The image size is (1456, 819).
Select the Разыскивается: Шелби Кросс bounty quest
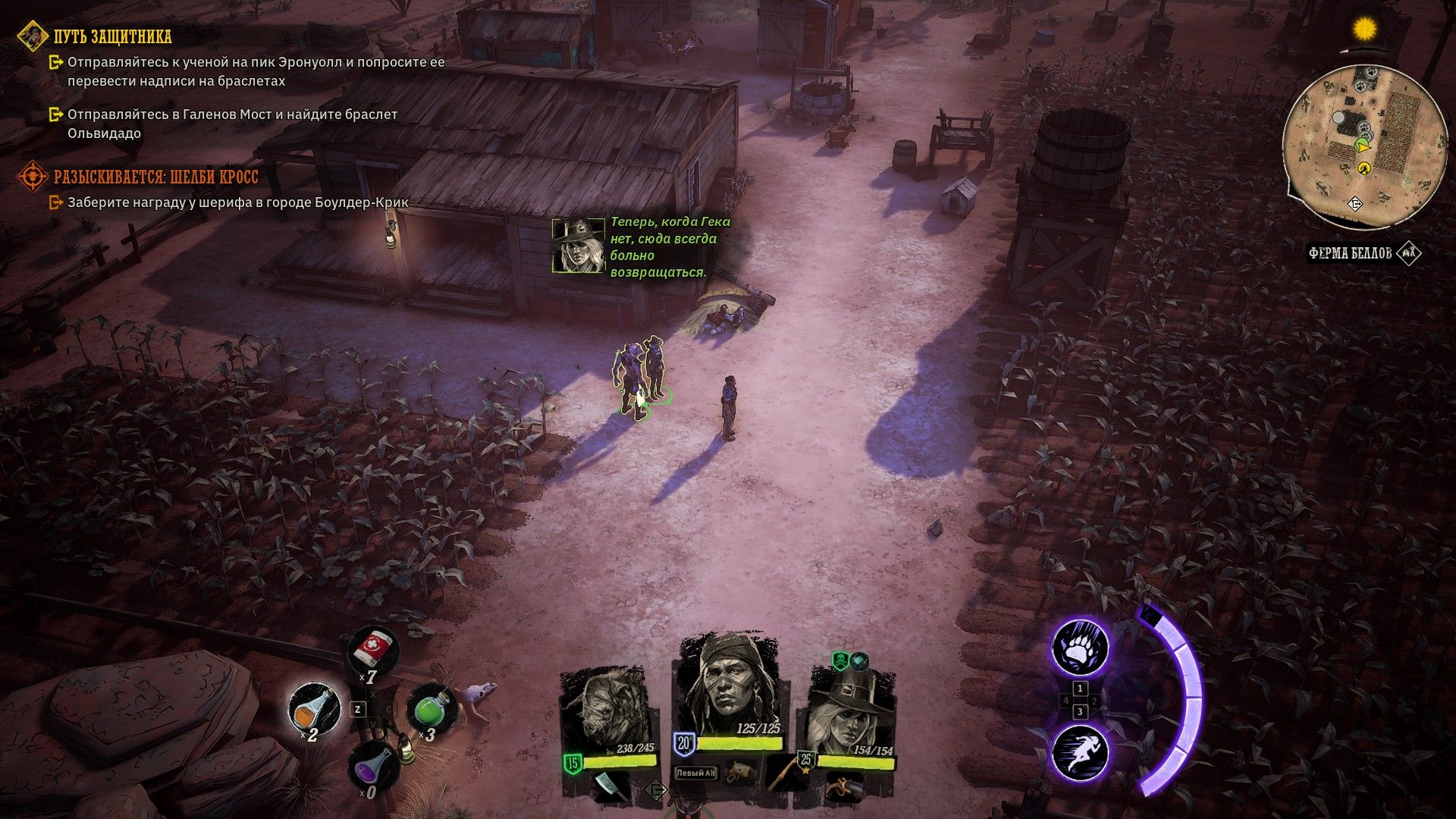[155, 177]
